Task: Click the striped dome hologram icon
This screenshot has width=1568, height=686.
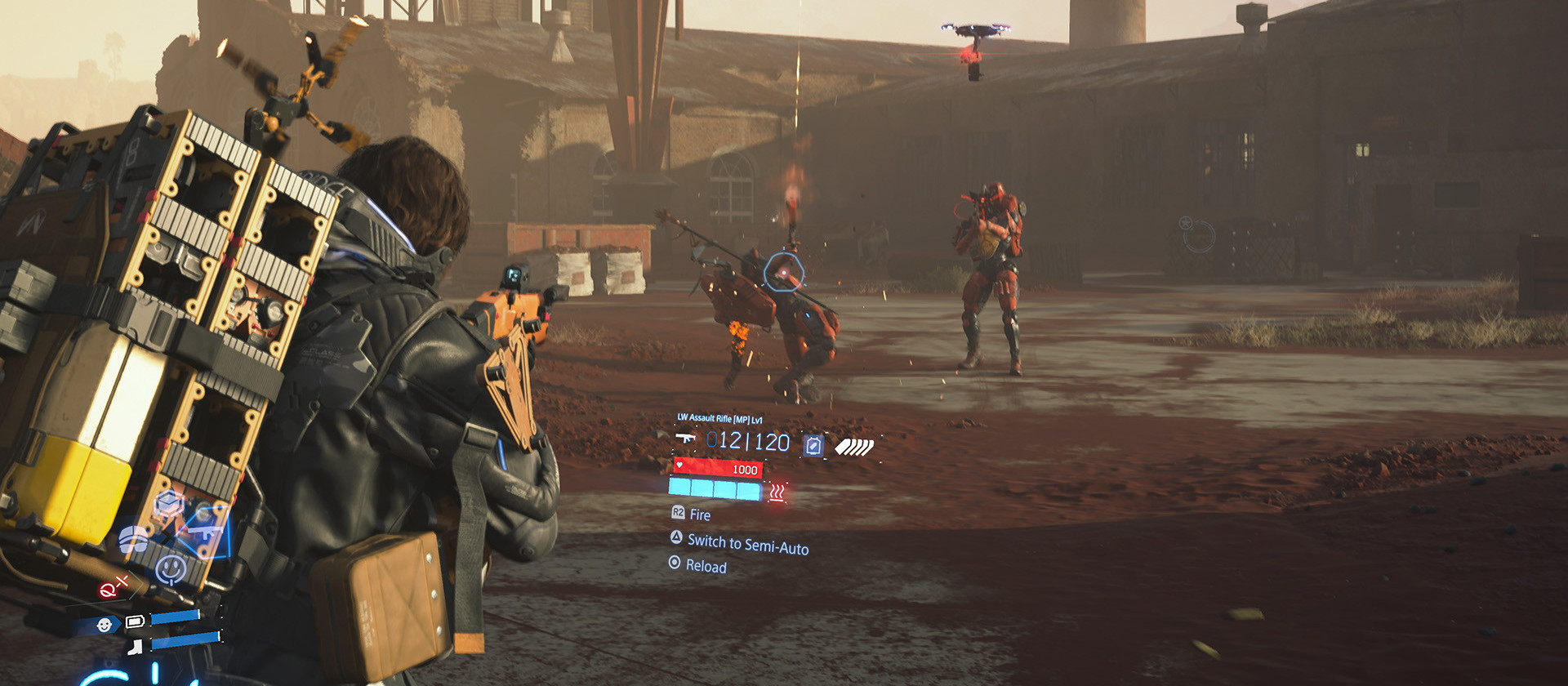Action: pyautogui.click(x=132, y=538)
